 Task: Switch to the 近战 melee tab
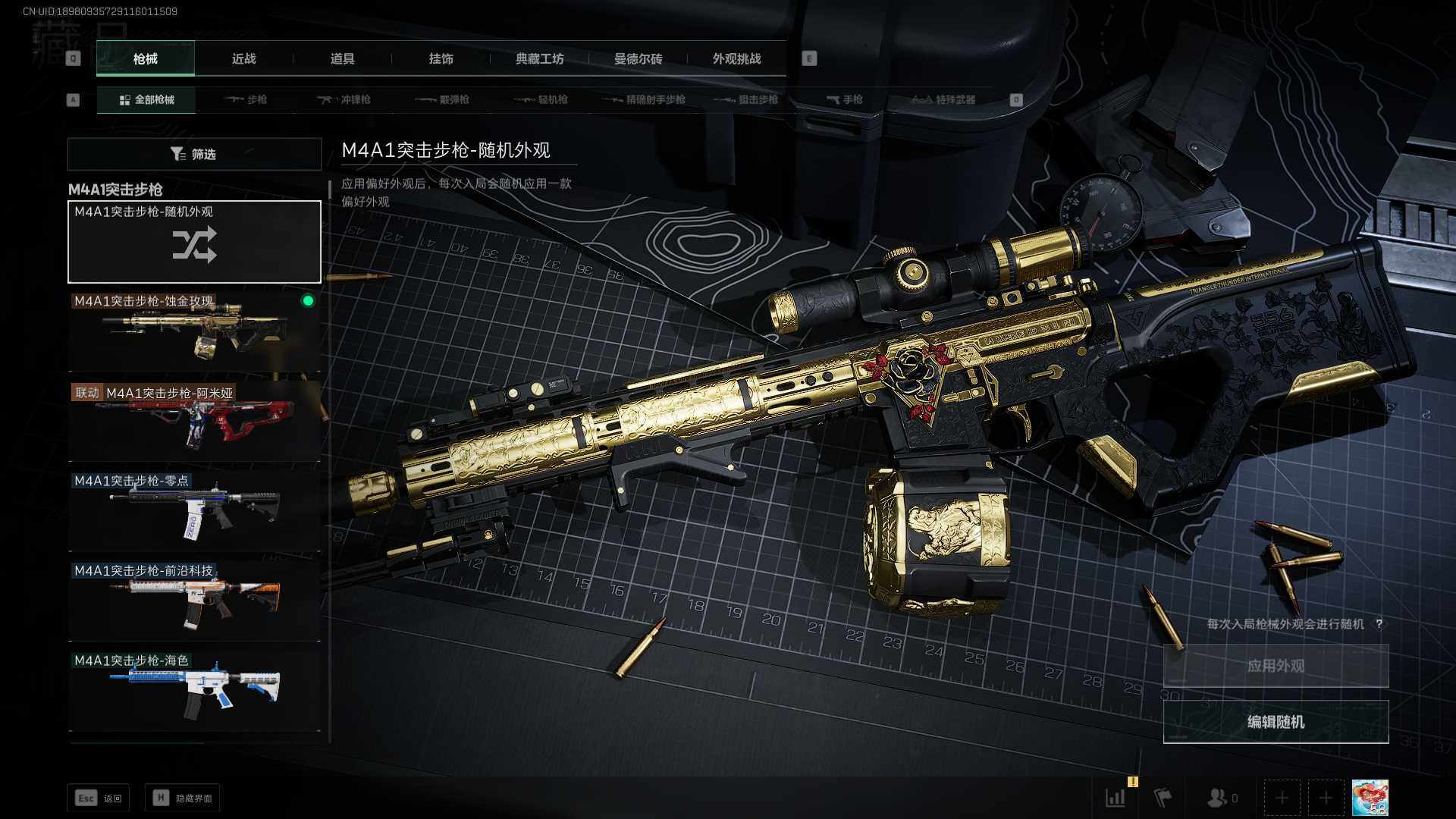[243, 59]
